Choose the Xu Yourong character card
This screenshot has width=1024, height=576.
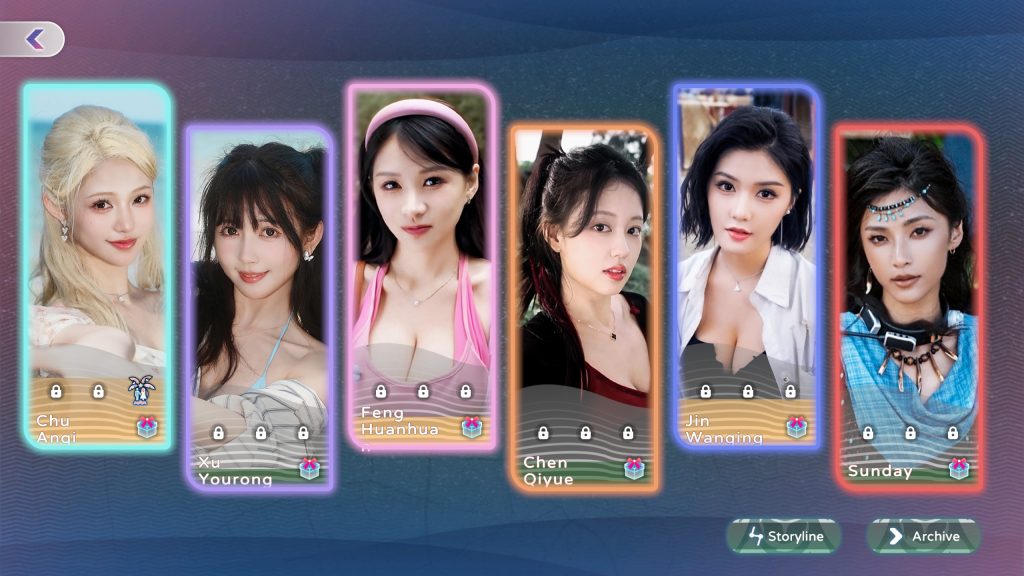tap(260, 280)
